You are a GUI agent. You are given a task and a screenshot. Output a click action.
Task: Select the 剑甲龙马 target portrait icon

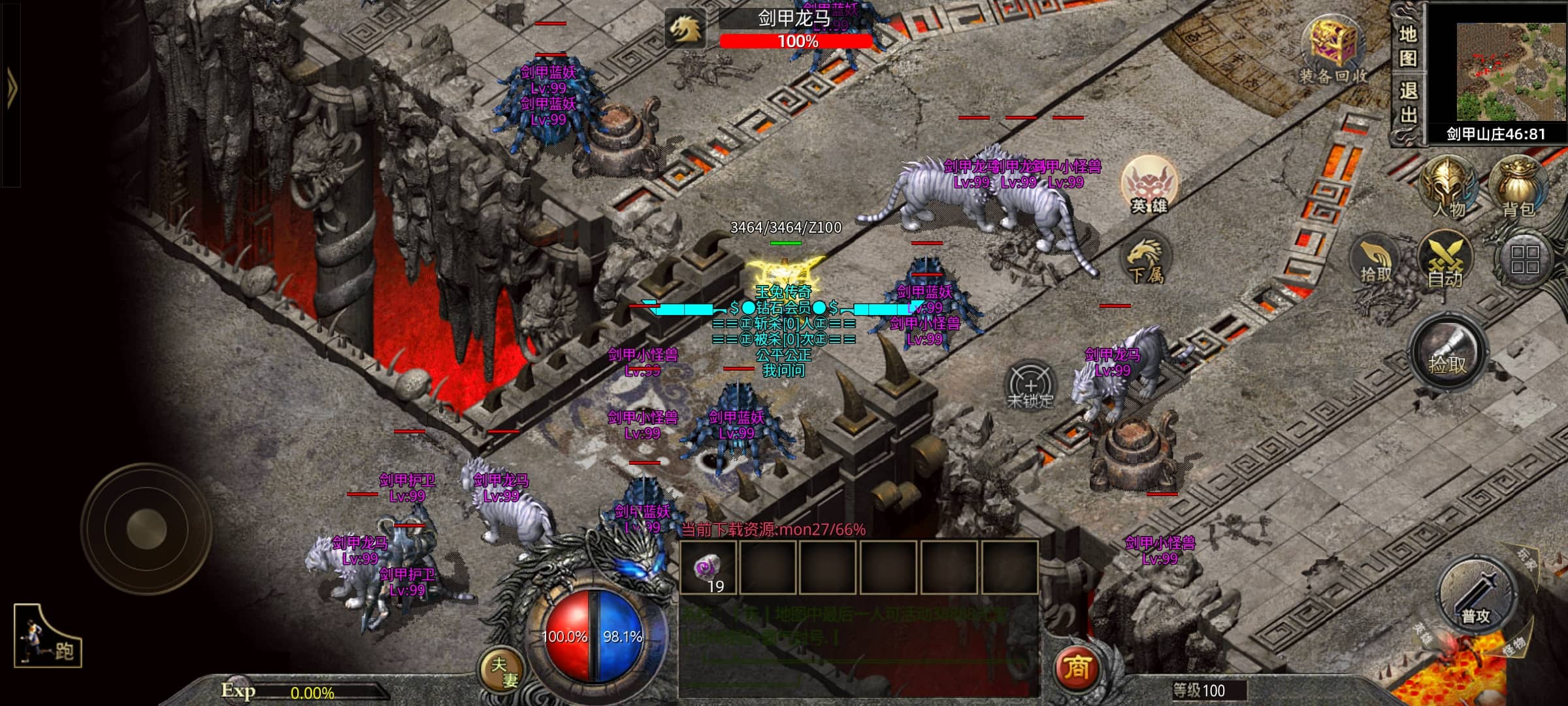coord(685,29)
